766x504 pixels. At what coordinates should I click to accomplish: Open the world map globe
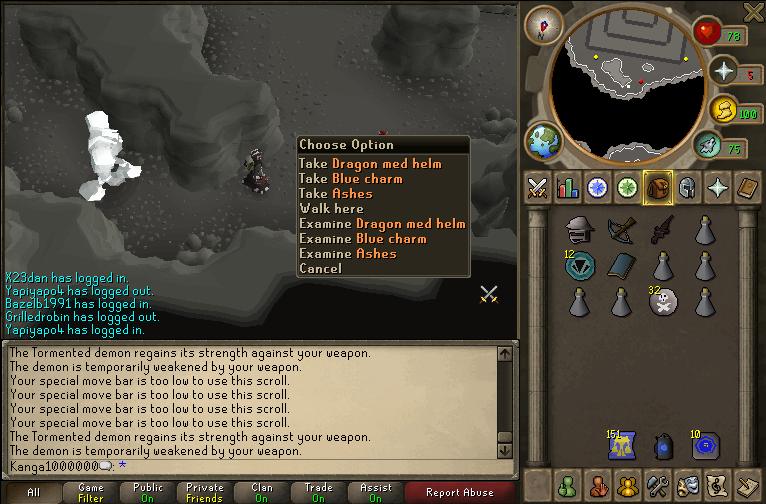pos(544,140)
